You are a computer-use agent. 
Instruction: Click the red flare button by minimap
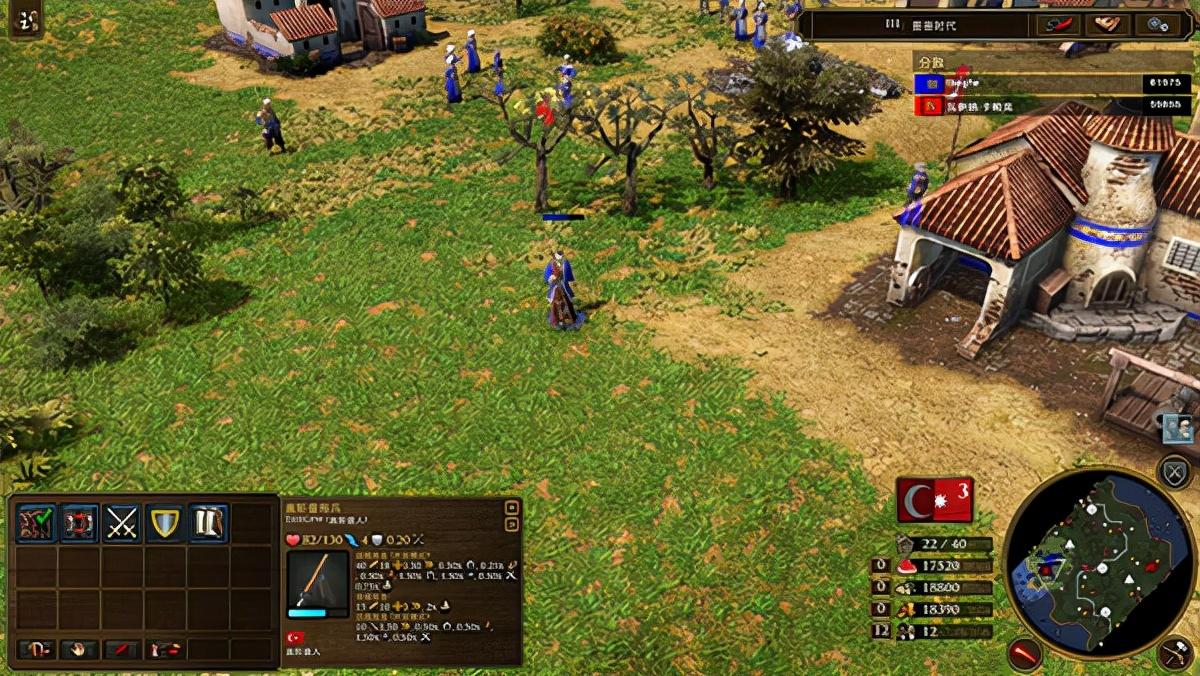[x=1024, y=653]
